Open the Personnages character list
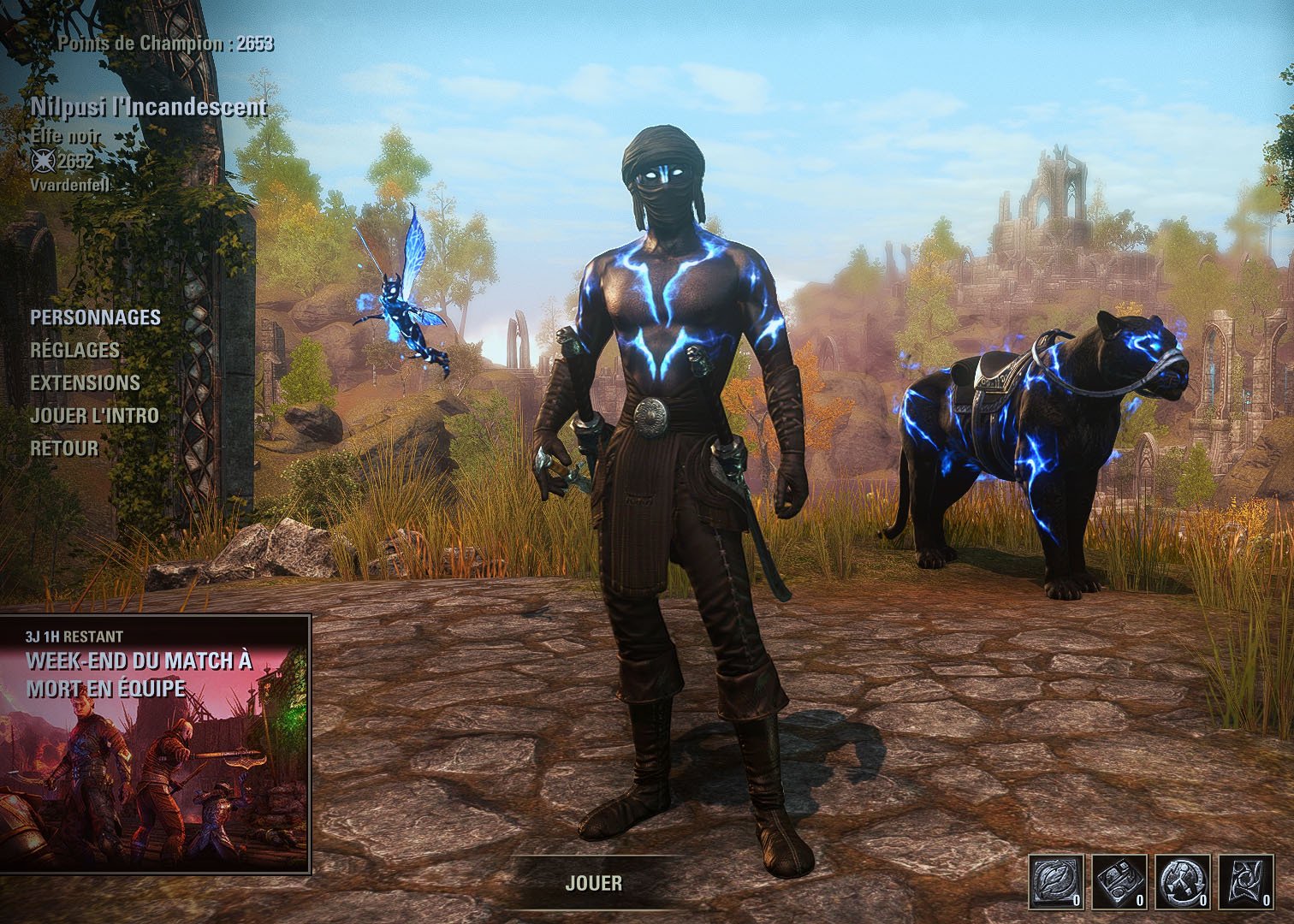 click(x=95, y=317)
